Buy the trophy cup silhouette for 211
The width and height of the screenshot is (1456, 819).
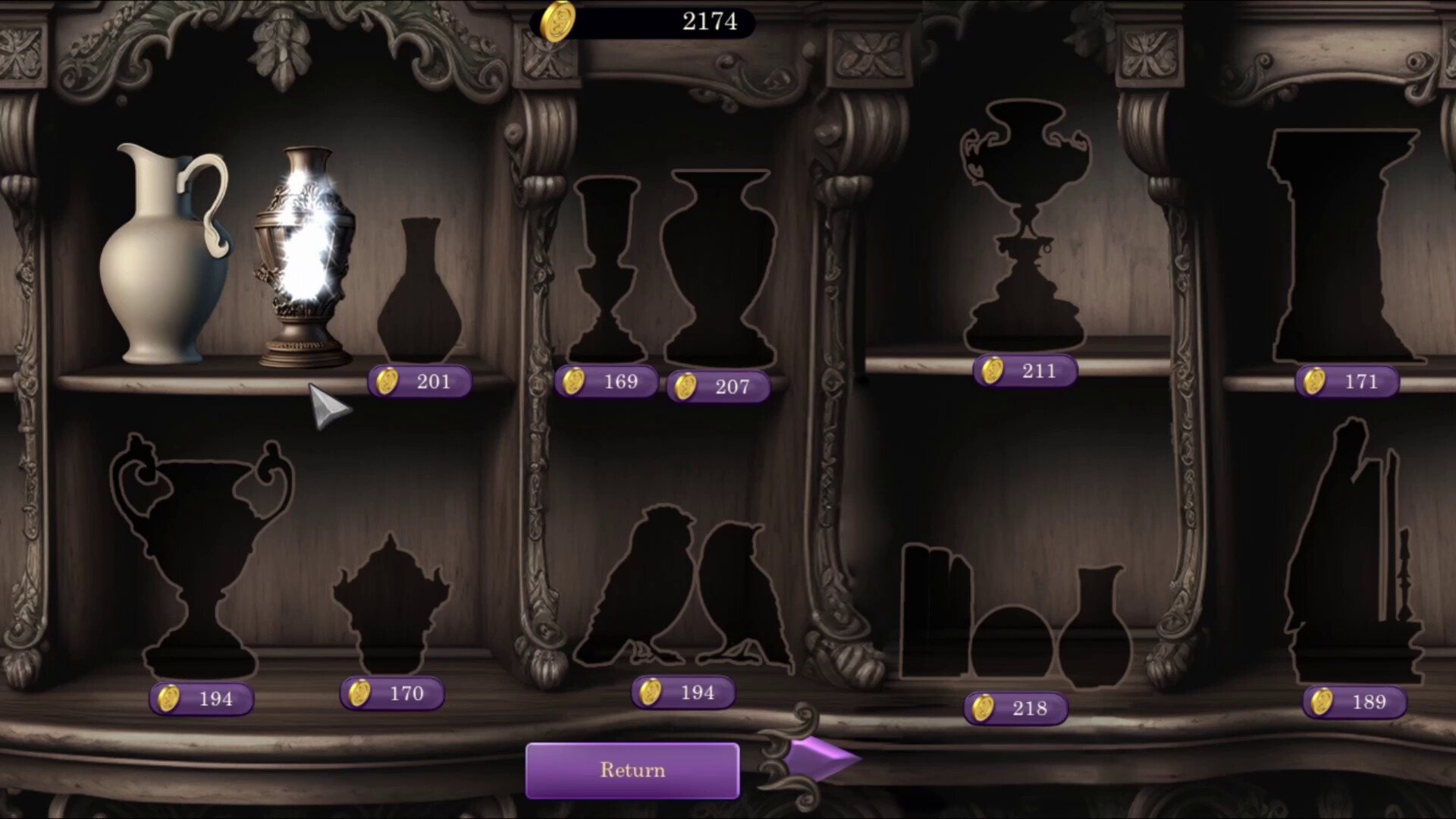(1025, 371)
